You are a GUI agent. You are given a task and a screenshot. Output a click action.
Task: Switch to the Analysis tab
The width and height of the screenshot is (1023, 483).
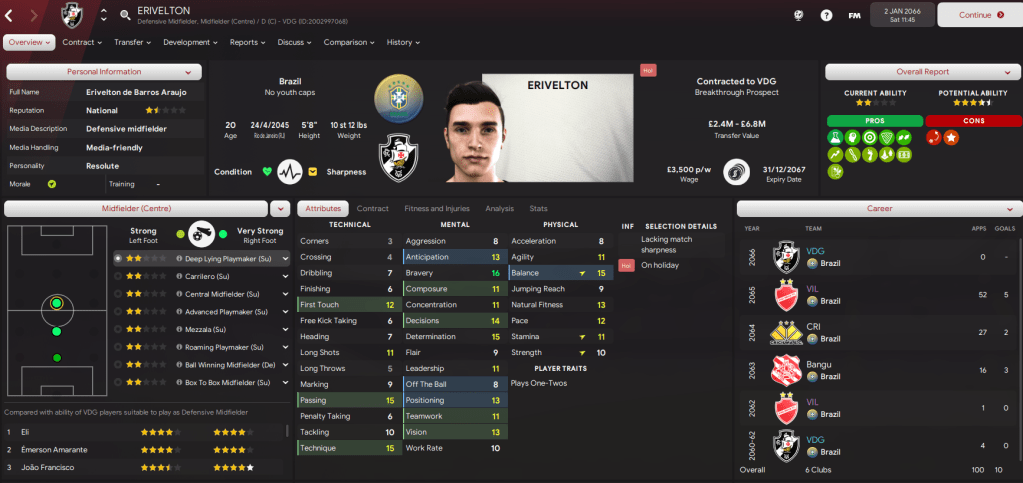tap(499, 209)
